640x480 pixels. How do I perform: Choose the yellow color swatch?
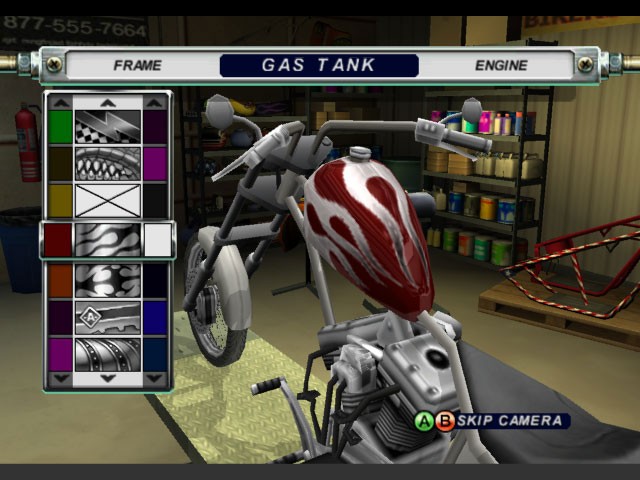(x=60, y=200)
